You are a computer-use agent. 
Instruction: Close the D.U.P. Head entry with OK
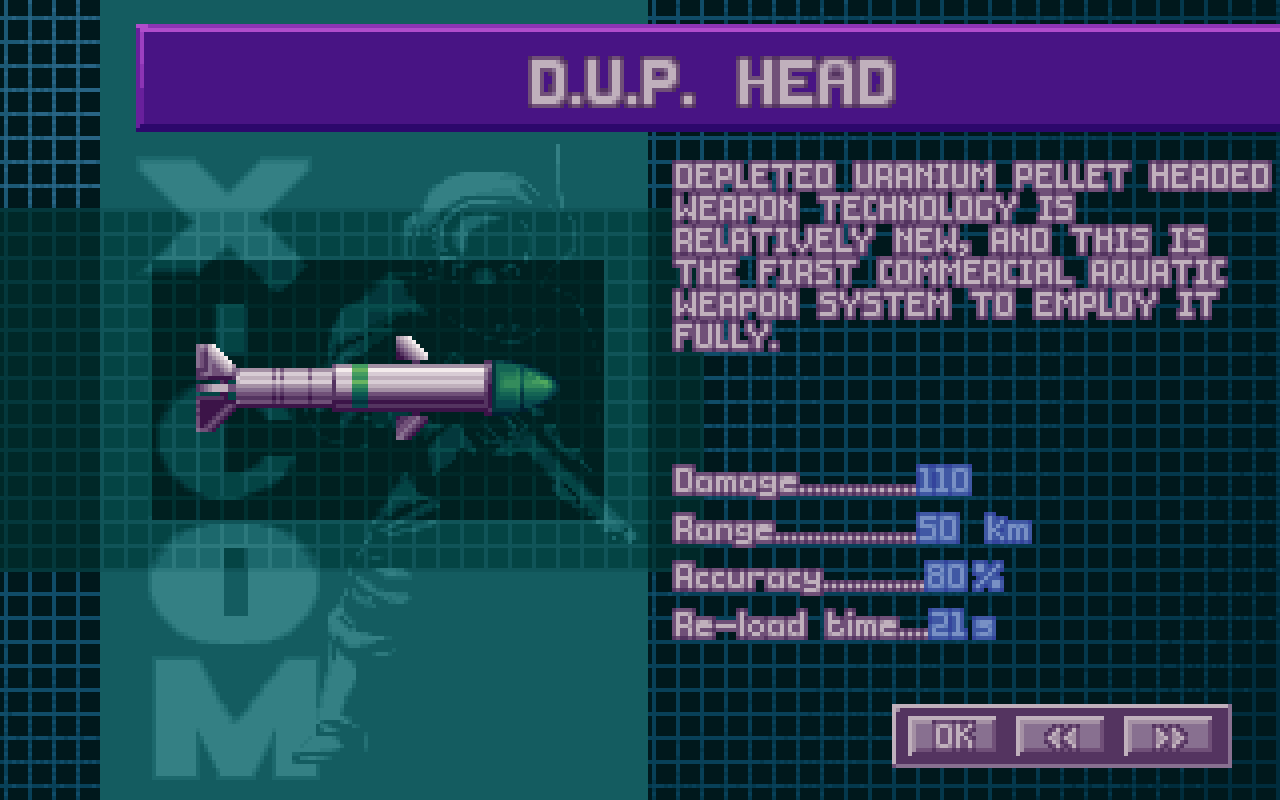pos(952,736)
